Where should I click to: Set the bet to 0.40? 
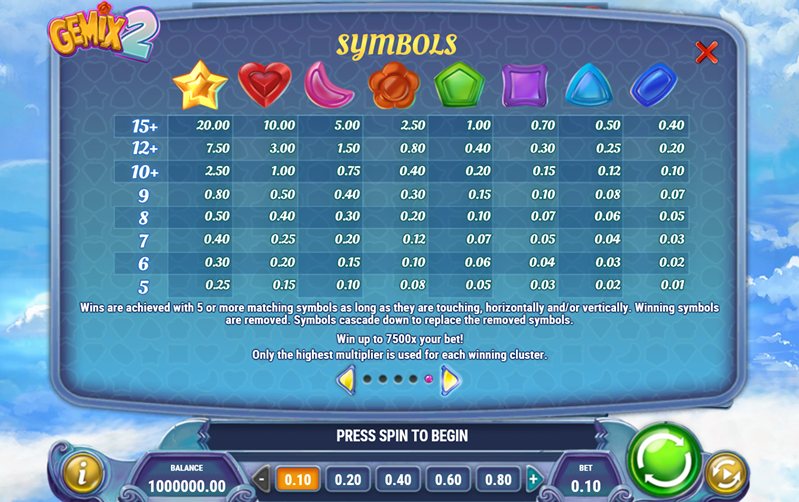click(x=398, y=479)
